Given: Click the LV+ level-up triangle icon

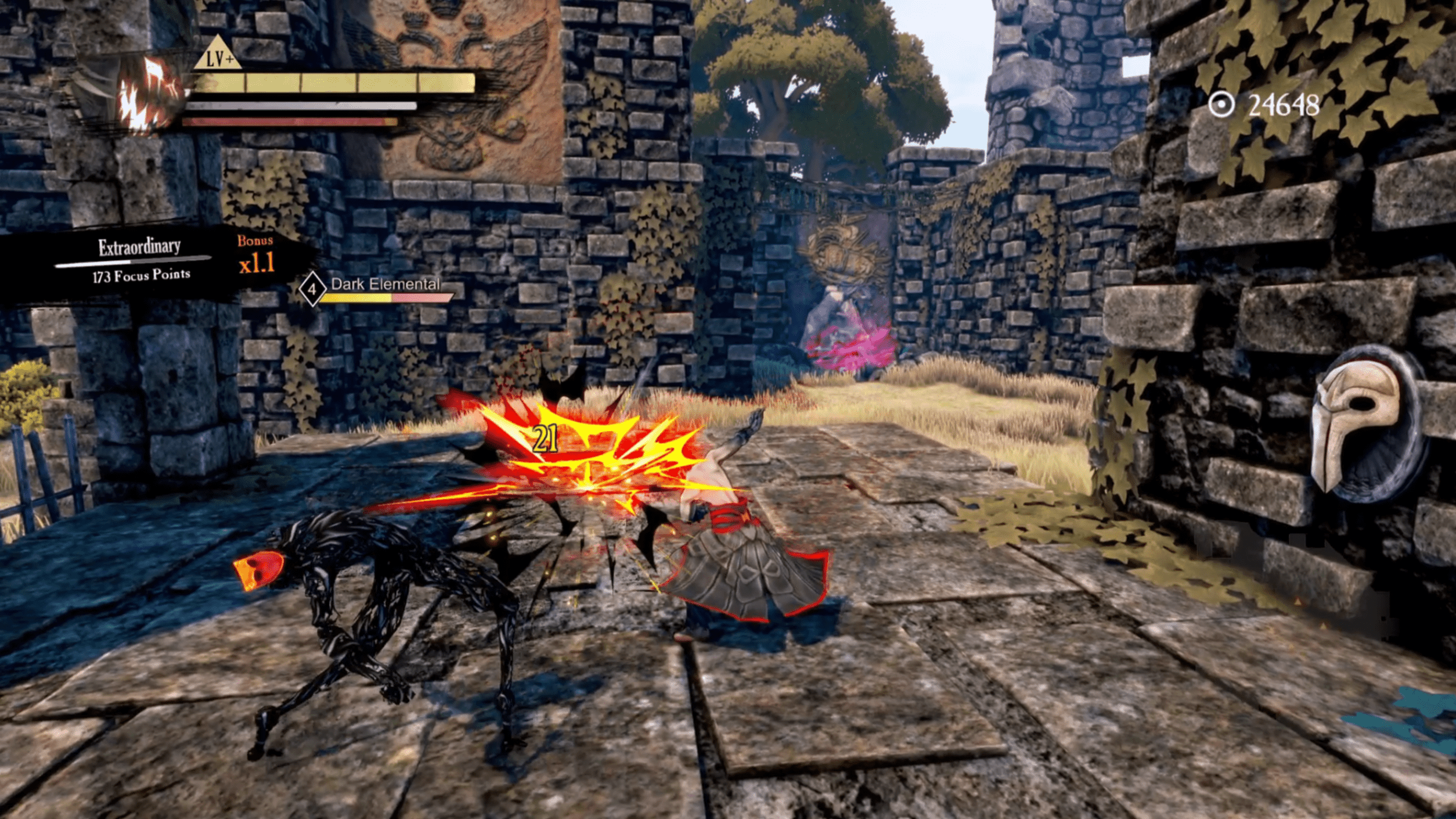Looking at the screenshot, I should coord(217,55).
